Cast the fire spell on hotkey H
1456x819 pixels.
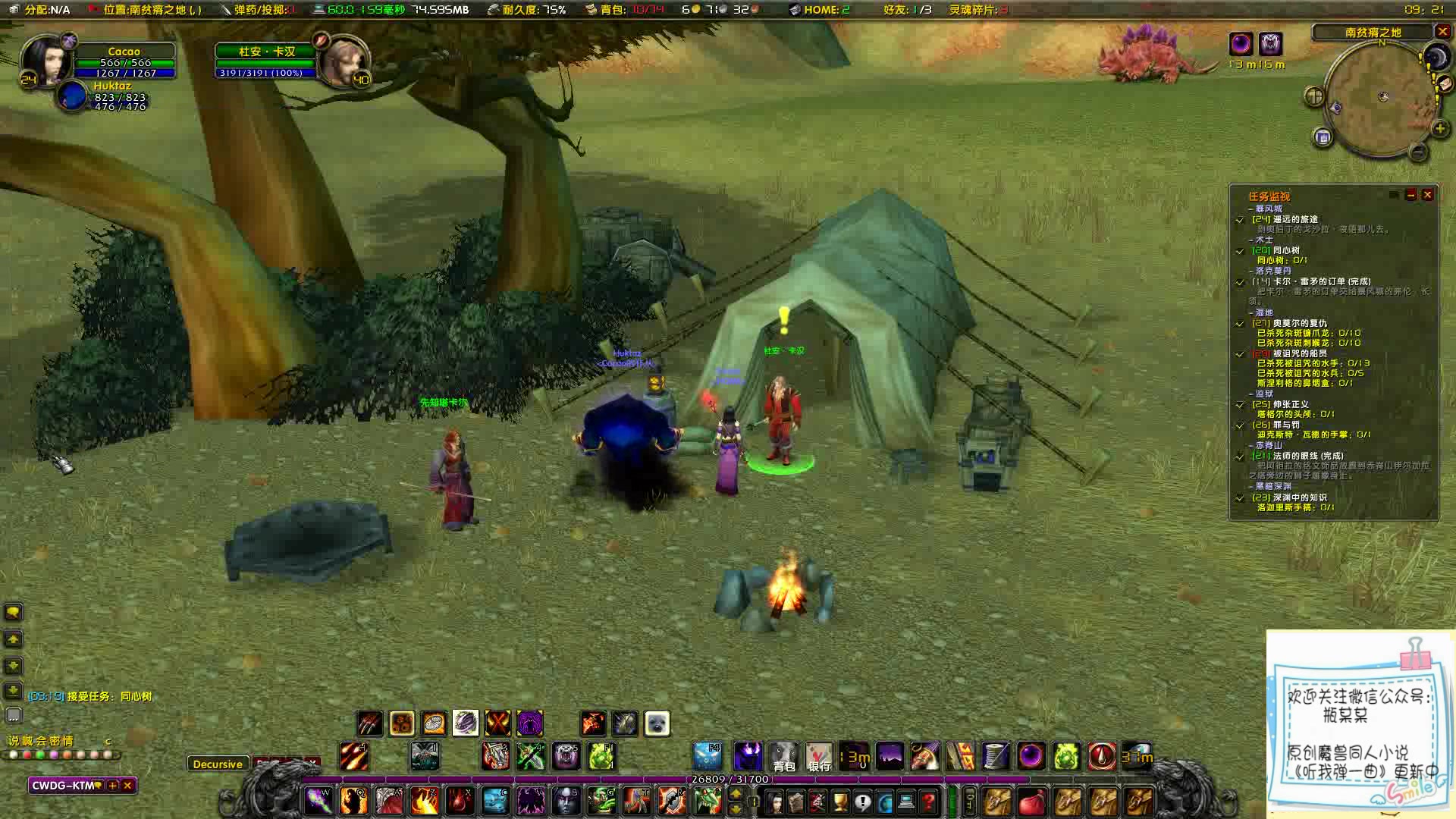point(353,756)
